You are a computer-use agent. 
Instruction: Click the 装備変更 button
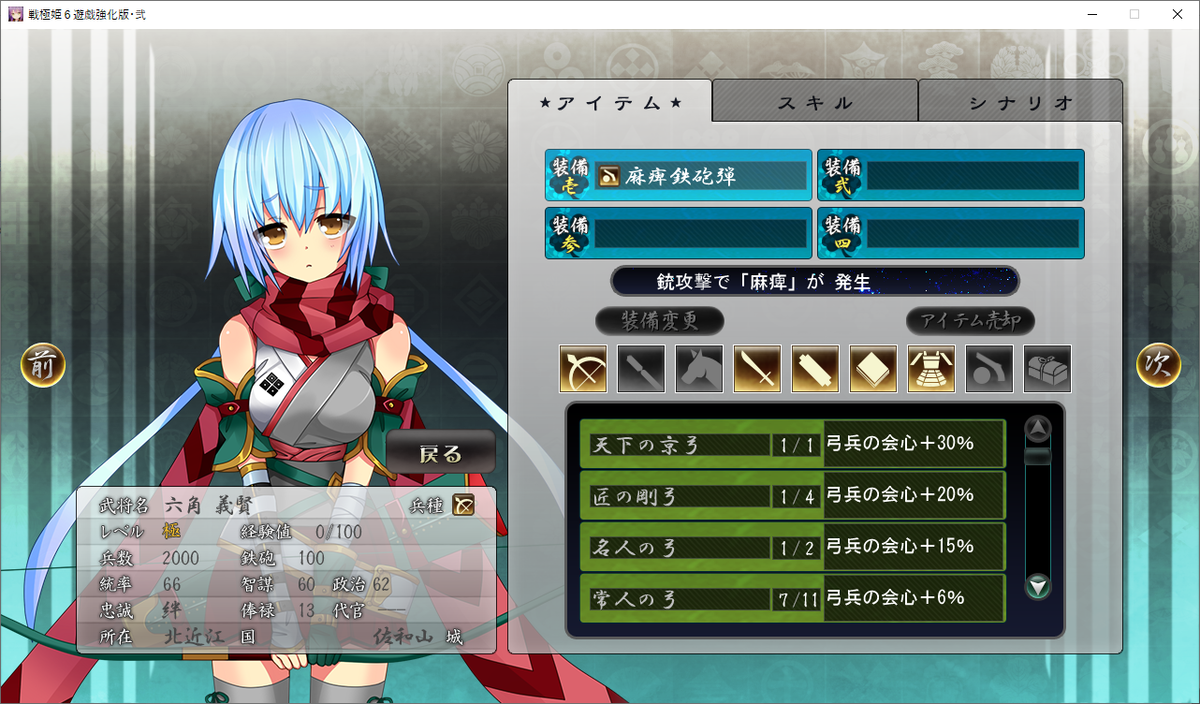click(x=659, y=321)
